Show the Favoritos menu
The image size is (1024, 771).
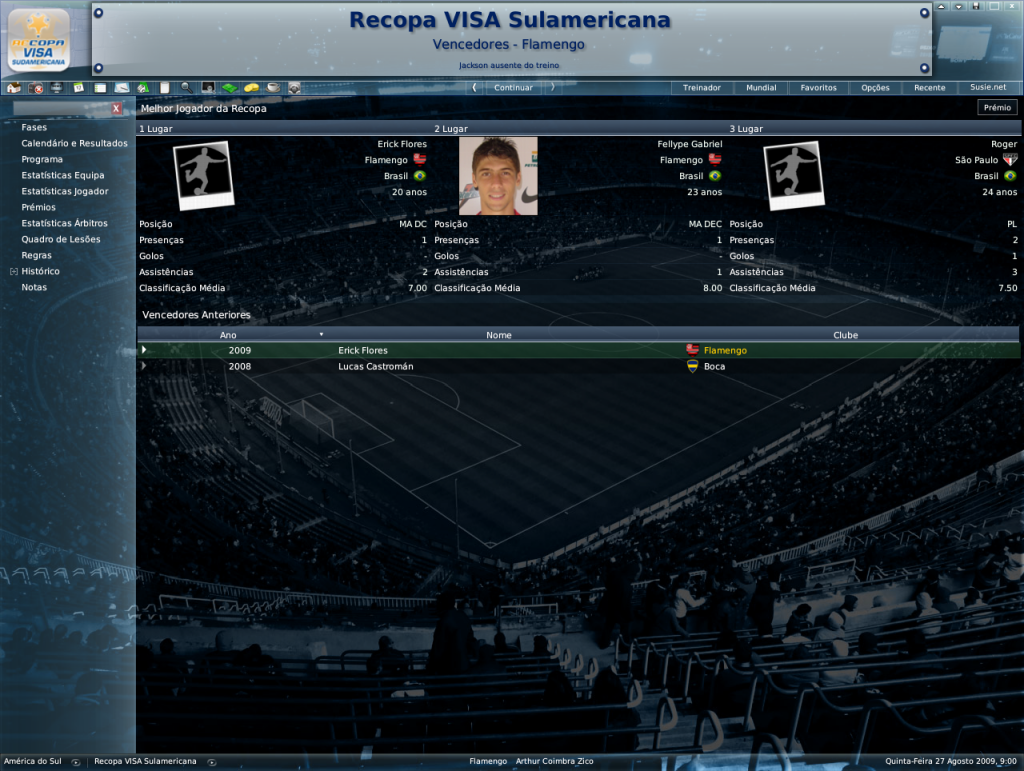(818, 88)
